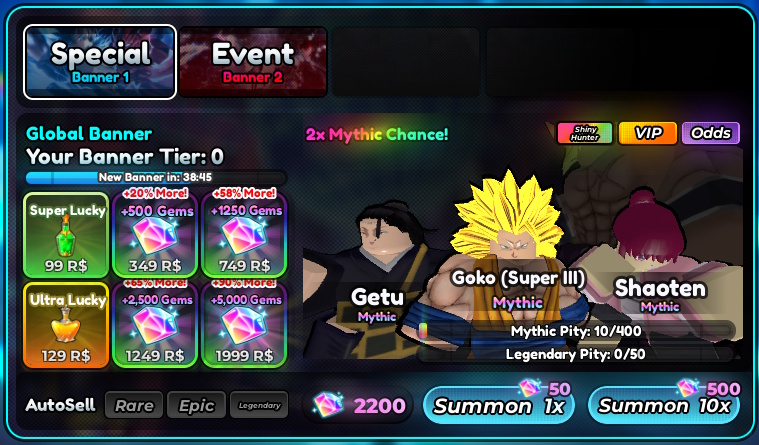This screenshot has width=759, height=445.
Task: Purchase the Ultra Lucky potion for 129 R$
Action: 65,324
